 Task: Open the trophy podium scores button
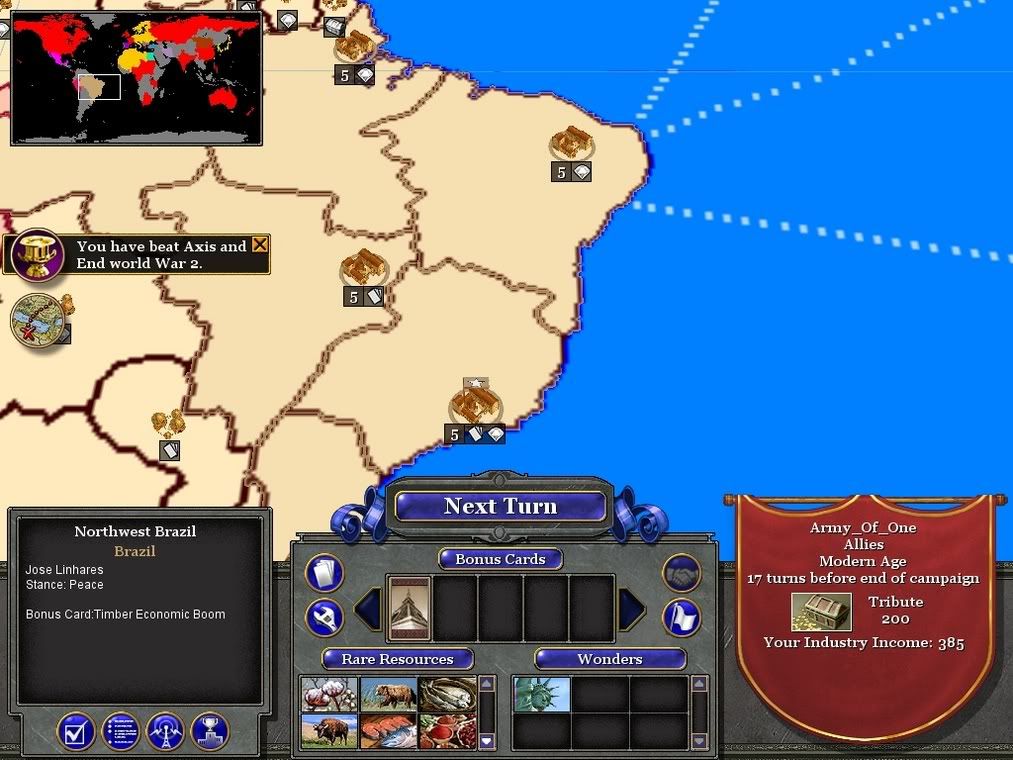click(210, 731)
